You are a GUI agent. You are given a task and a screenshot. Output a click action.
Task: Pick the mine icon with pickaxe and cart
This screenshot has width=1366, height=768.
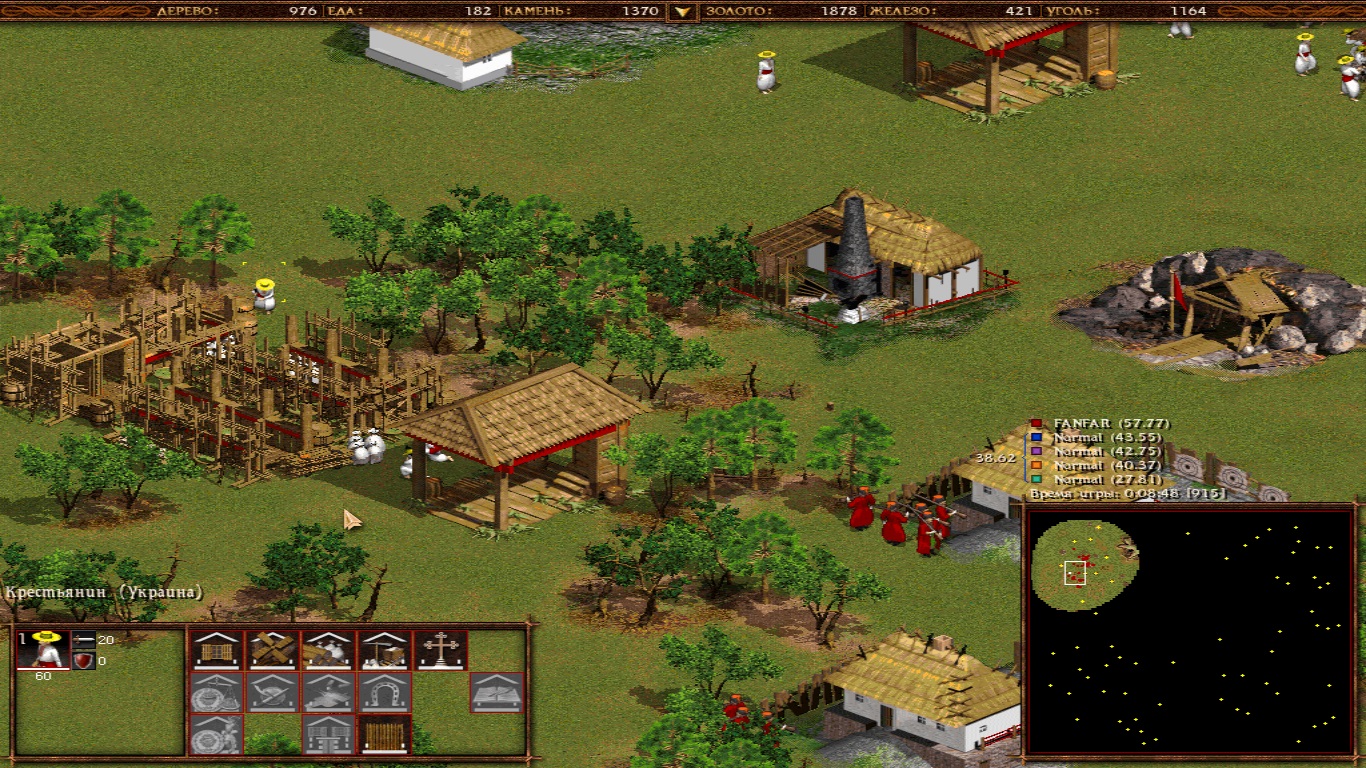tap(384, 650)
